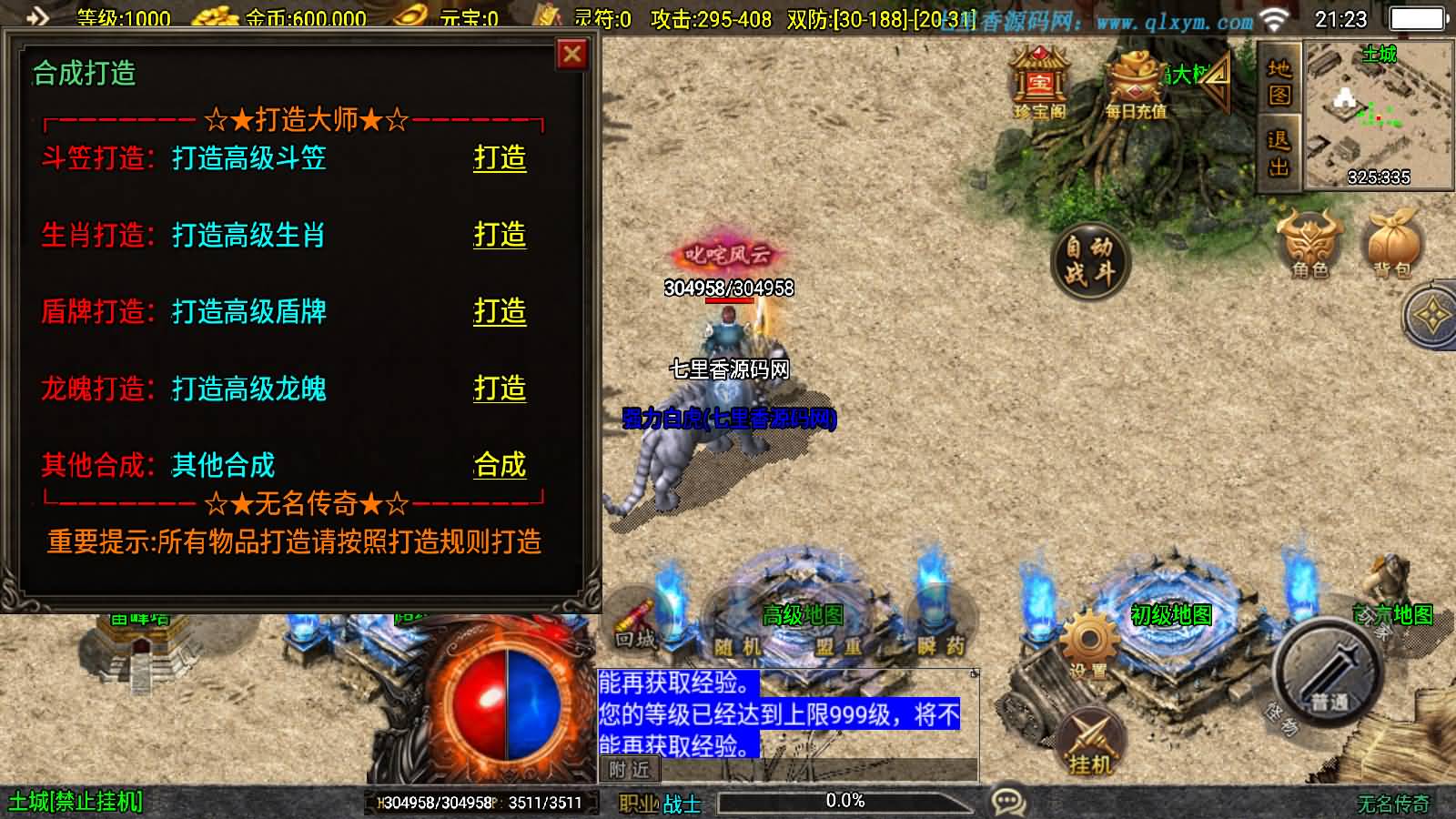Collapse the golden arrow beside 每日充值
The height and width of the screenshot is (819, 1456).
[x=1214, y=82]
